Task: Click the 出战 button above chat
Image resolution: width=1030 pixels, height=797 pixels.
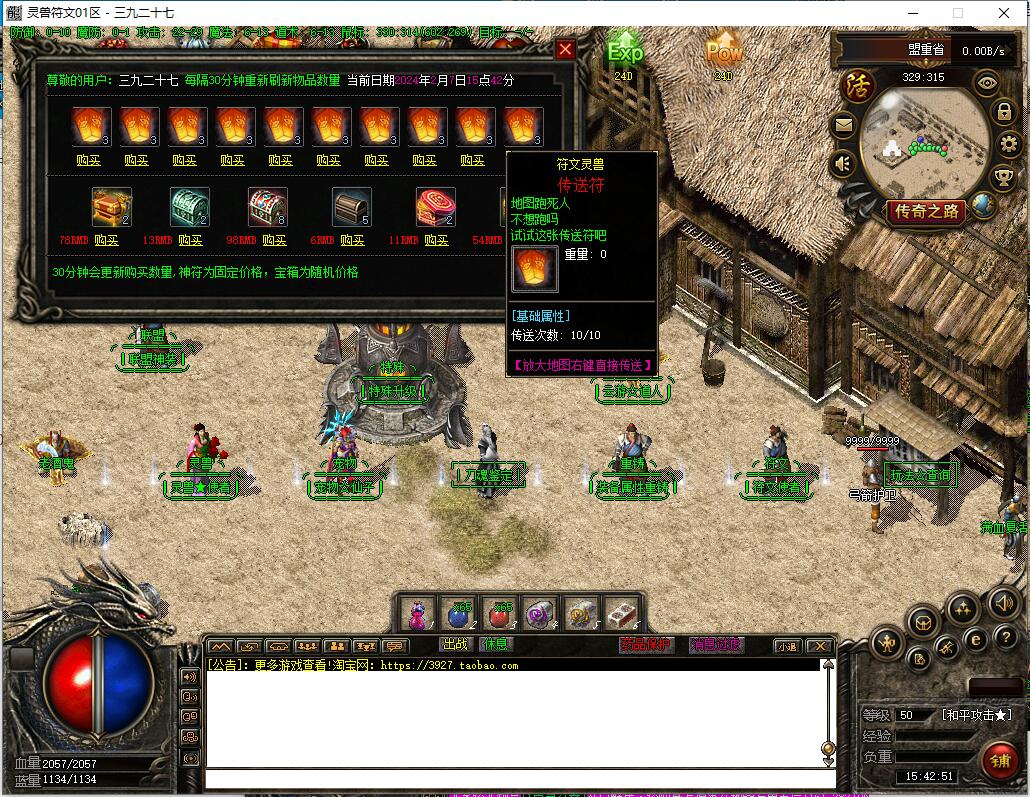Action: coord(456,645)
